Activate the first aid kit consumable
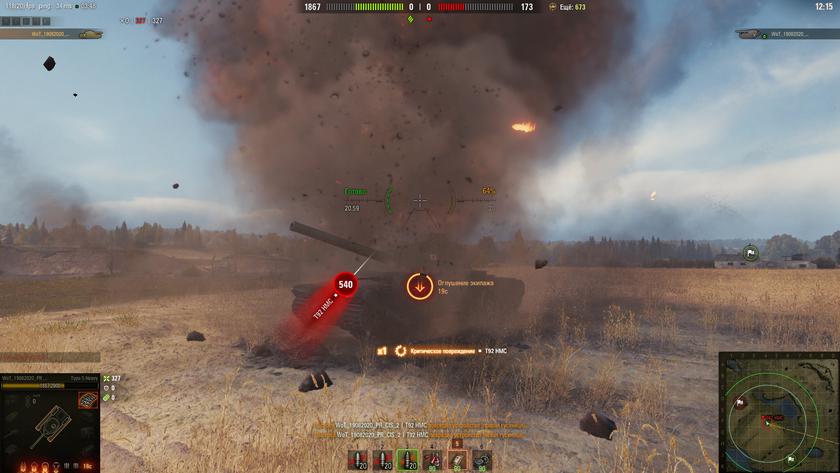840x473 pixels. 457,460
